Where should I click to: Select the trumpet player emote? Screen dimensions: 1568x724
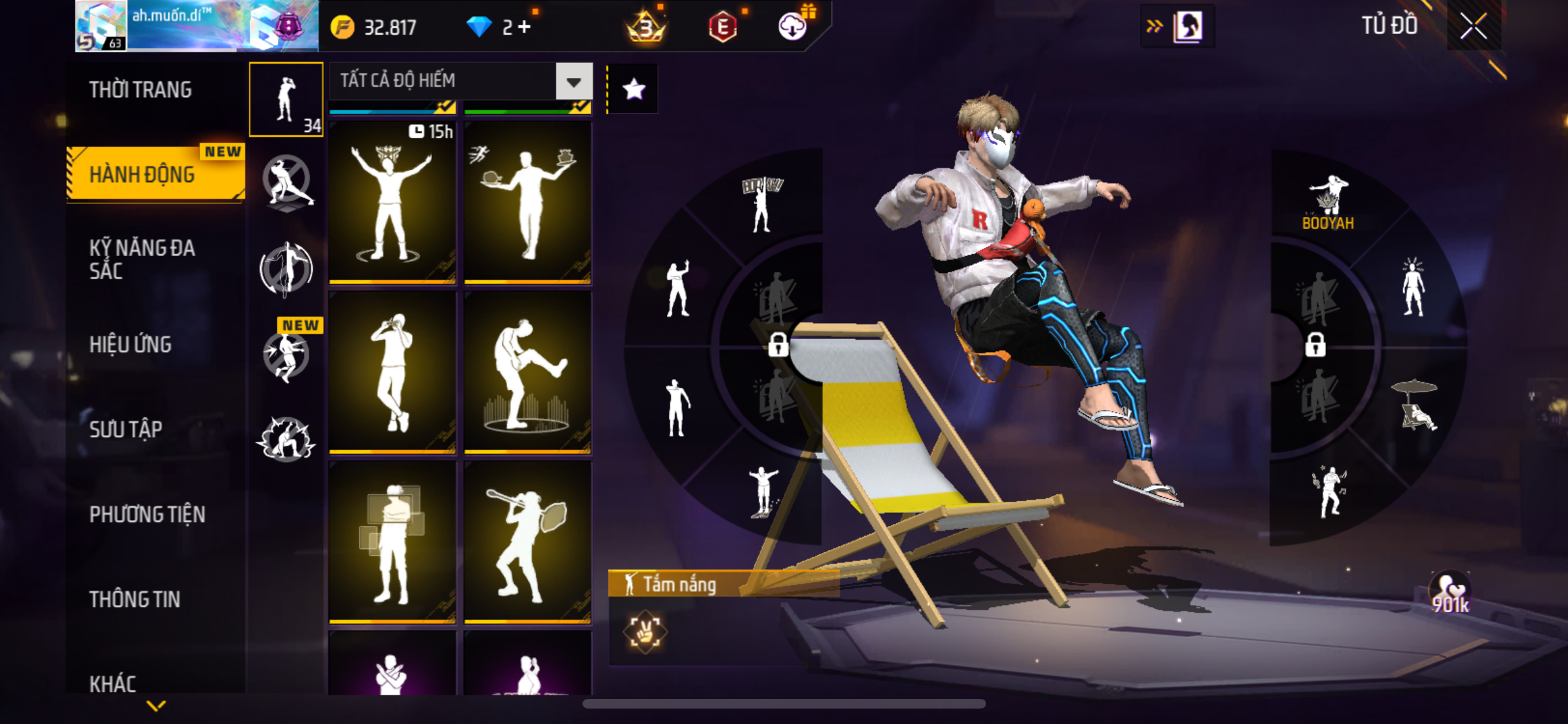pos(527,543)
